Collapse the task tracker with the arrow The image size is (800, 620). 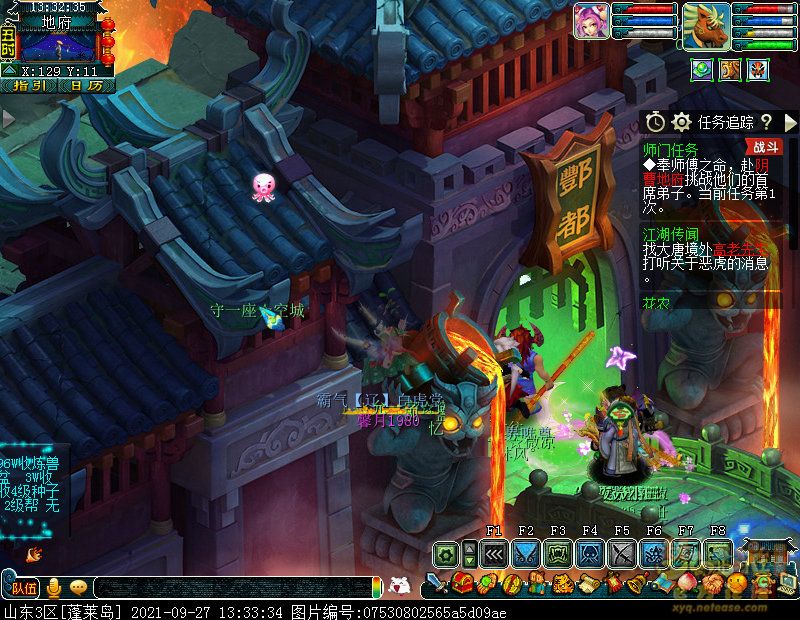click(x=789, y=122)
